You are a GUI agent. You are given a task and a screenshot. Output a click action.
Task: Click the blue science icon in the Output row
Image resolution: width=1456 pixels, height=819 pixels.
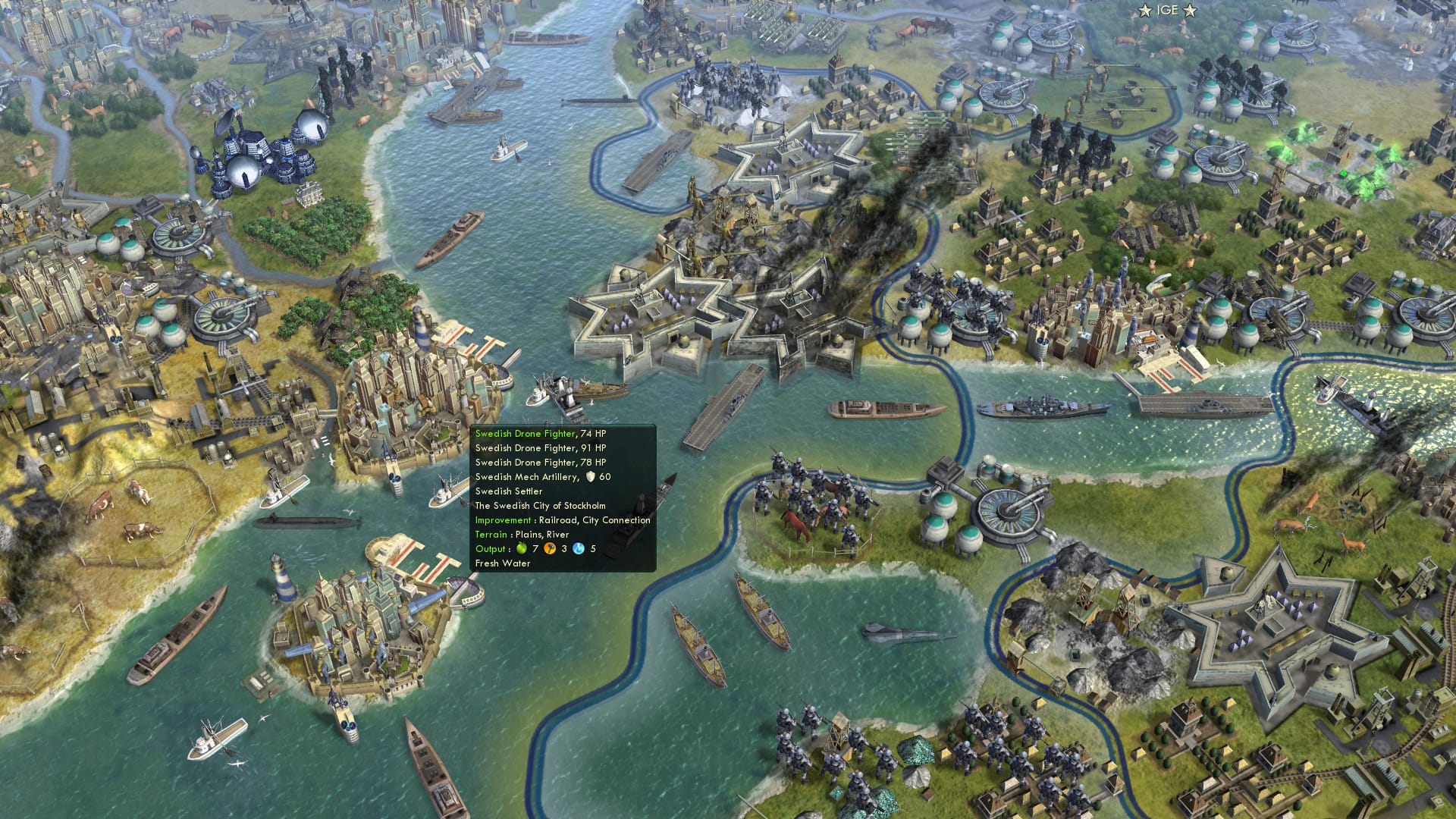pos(578,548)
